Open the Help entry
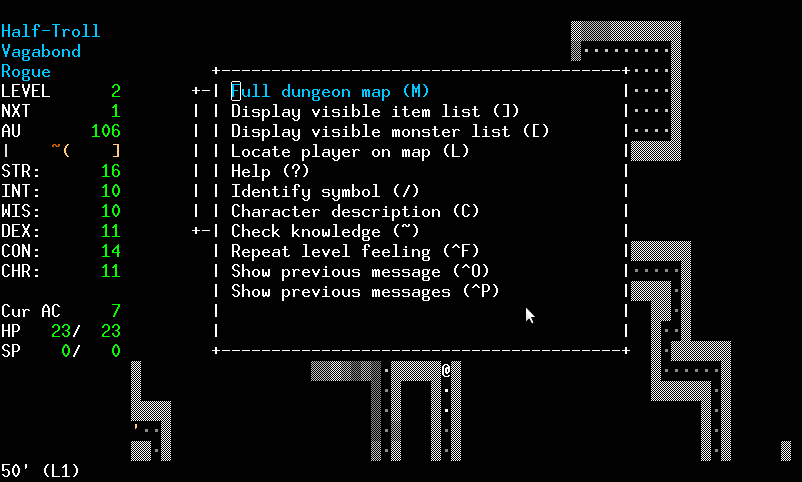Screen dimensions: 802x482 tap(271, 171)
